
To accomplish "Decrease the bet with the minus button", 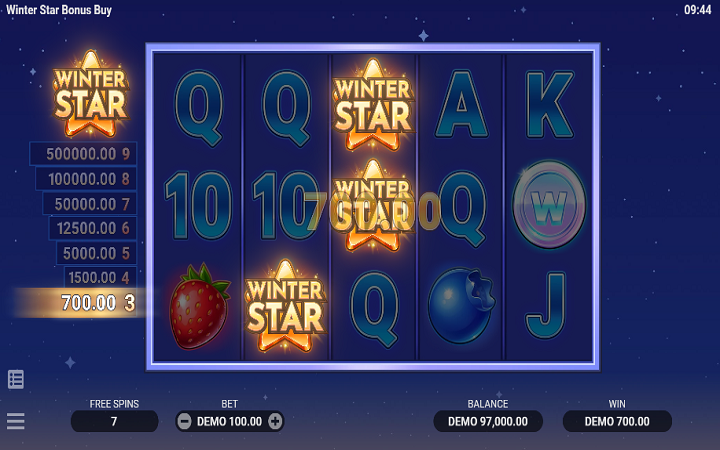I will tap(184, 421).
